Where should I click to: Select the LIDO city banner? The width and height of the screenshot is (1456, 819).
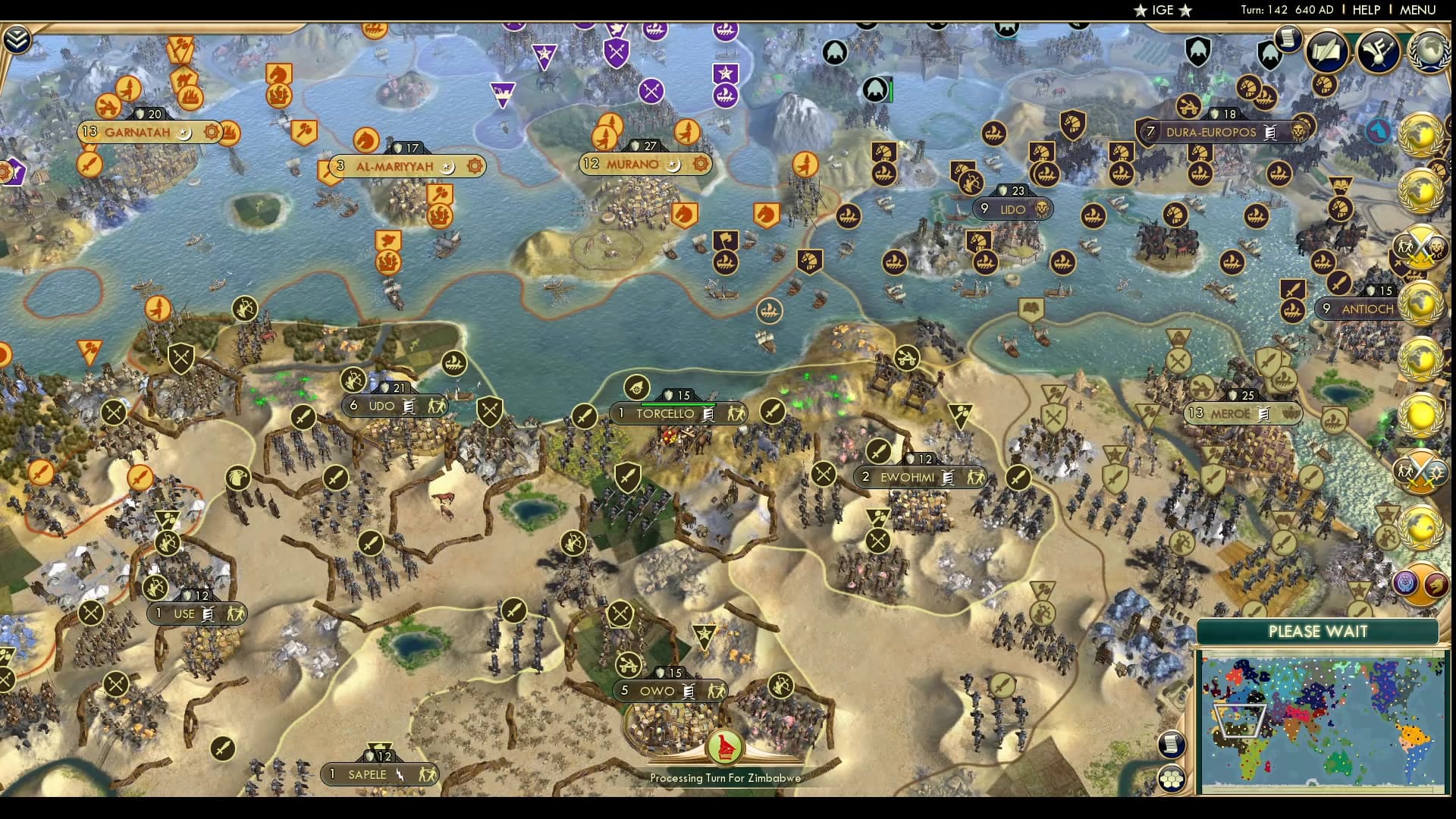1012,209
